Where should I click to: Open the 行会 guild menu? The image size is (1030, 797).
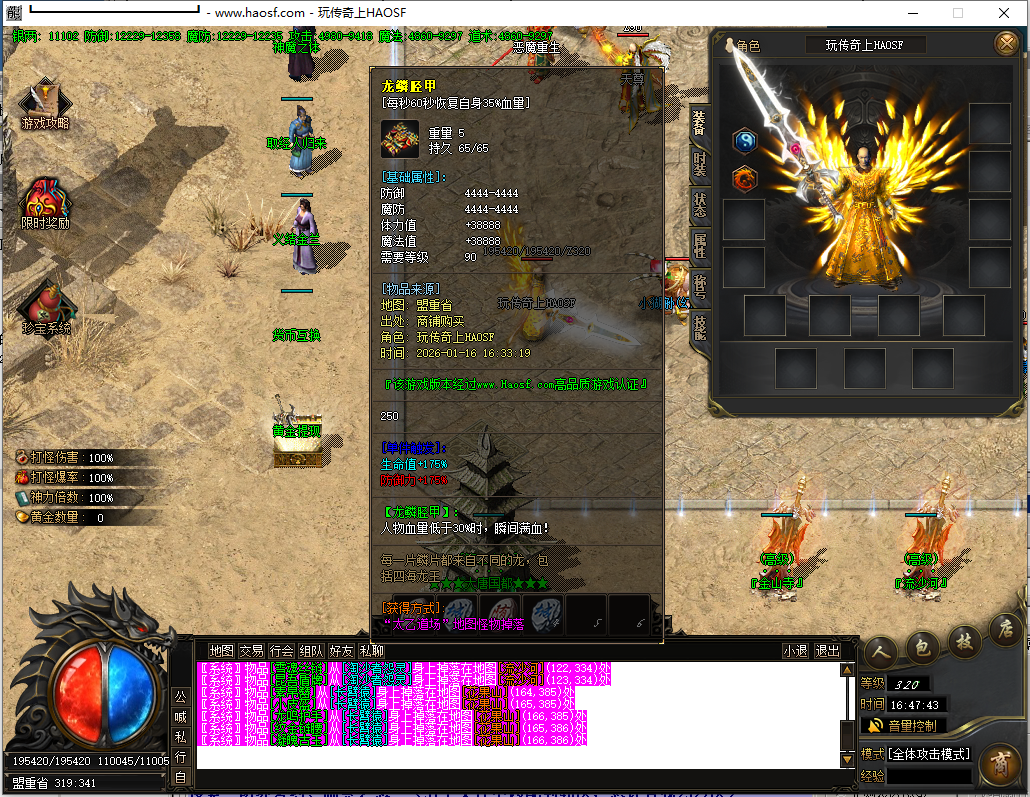[x=281, y=650]
